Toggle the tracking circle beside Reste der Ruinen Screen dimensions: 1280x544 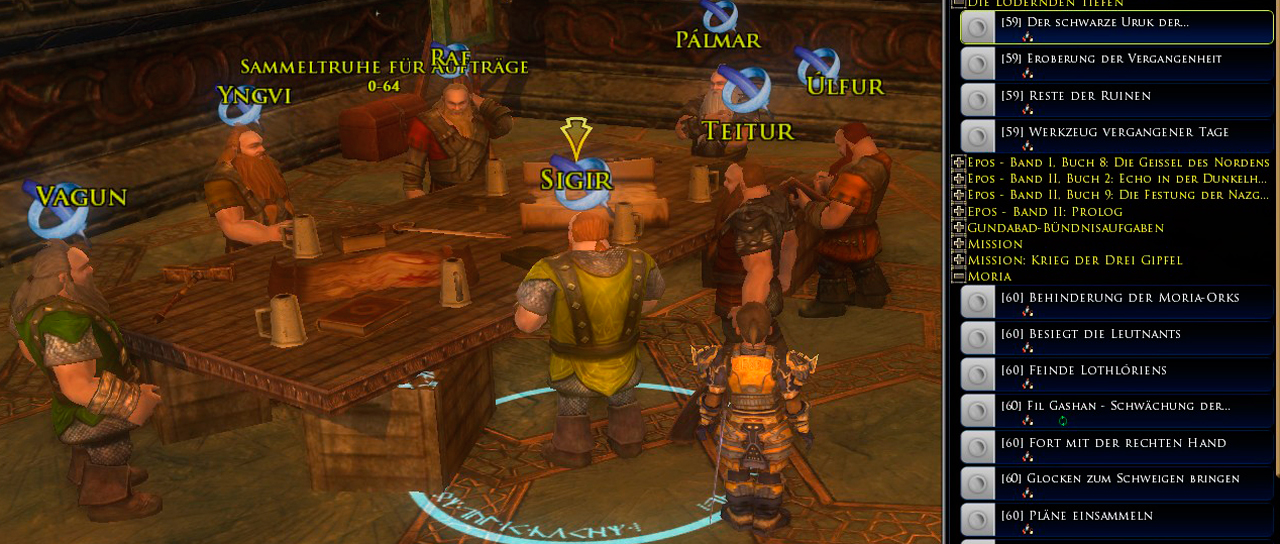coord(978,100)
